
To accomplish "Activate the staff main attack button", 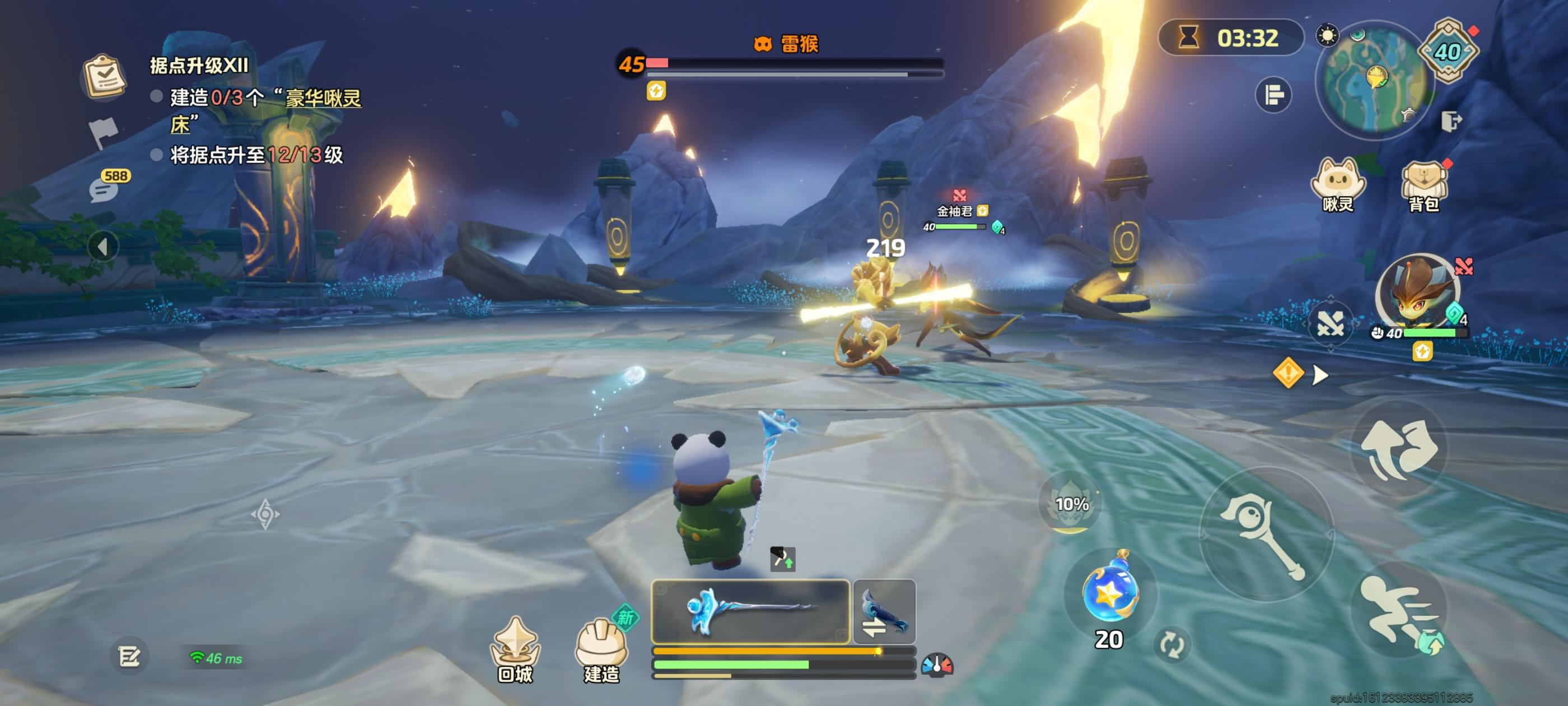I will 1266,534.
